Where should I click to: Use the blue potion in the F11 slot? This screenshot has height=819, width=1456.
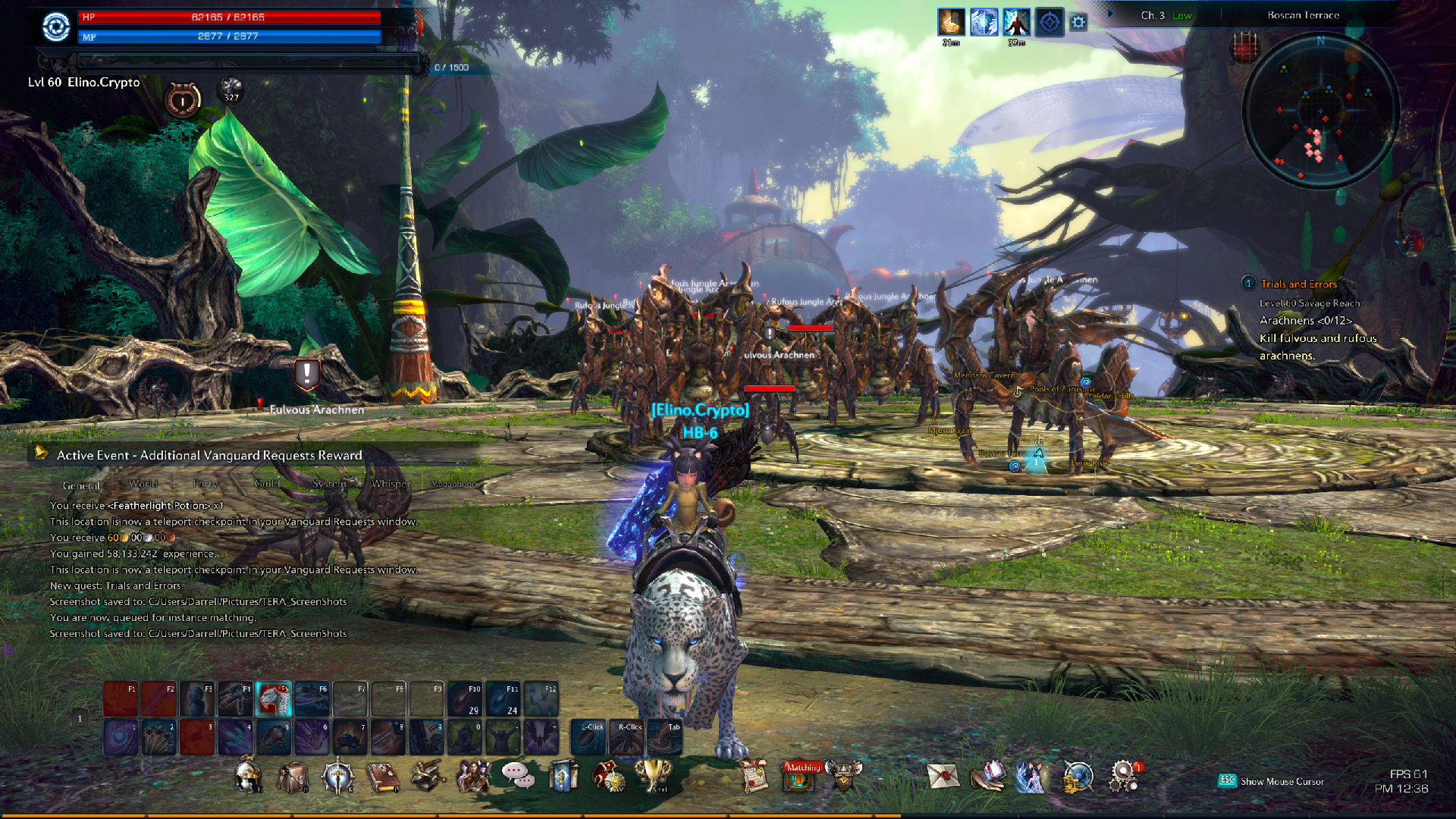(503, 699)
